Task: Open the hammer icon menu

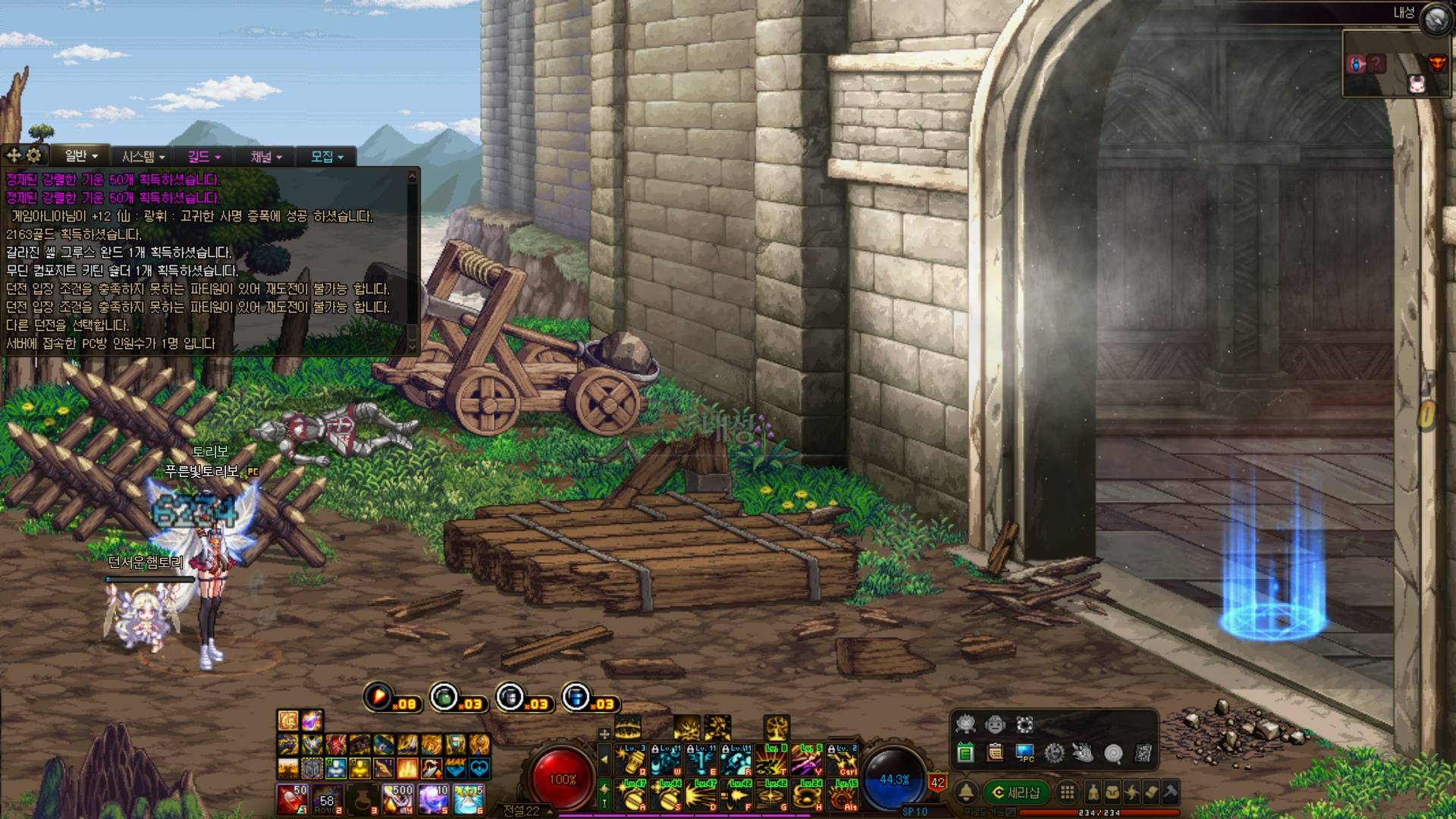Action: (x=1170, y=792)
